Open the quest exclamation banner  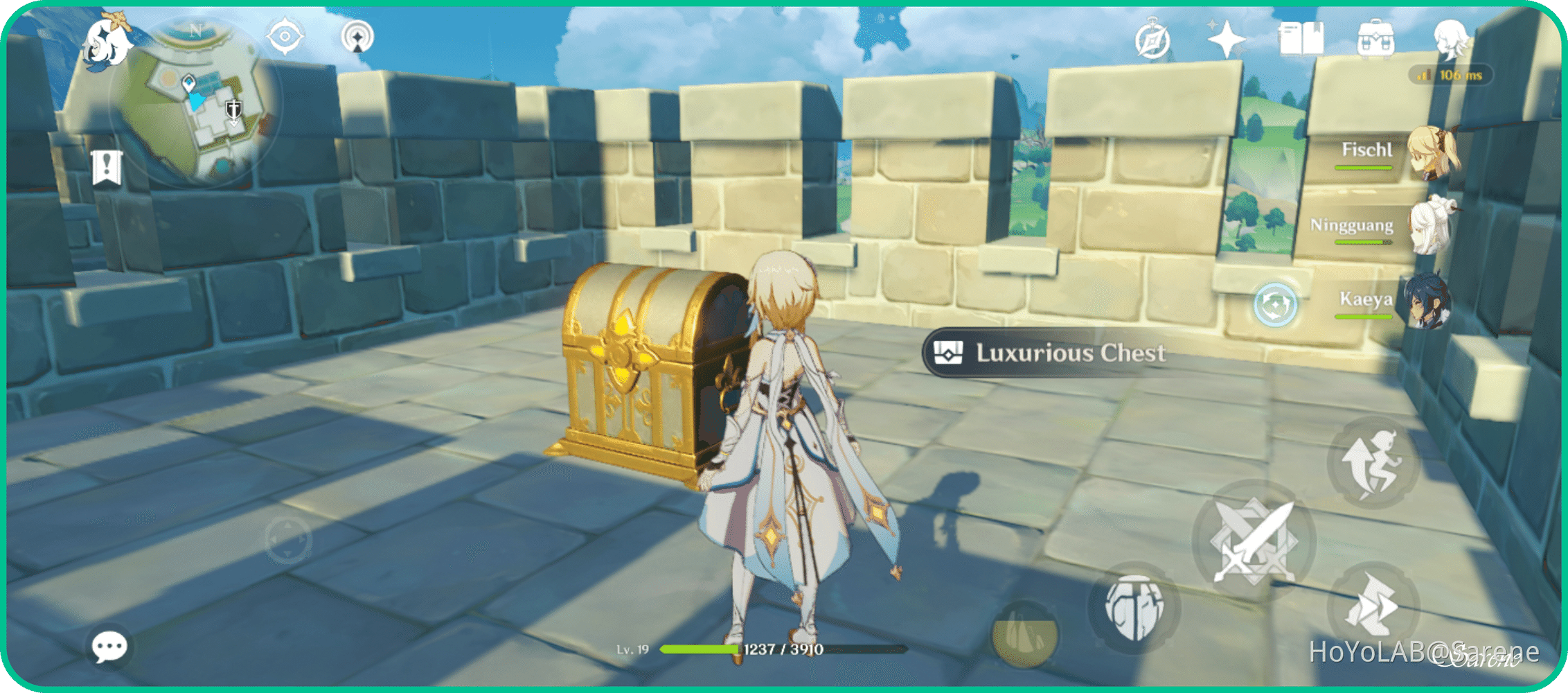[x=108, y=166]
